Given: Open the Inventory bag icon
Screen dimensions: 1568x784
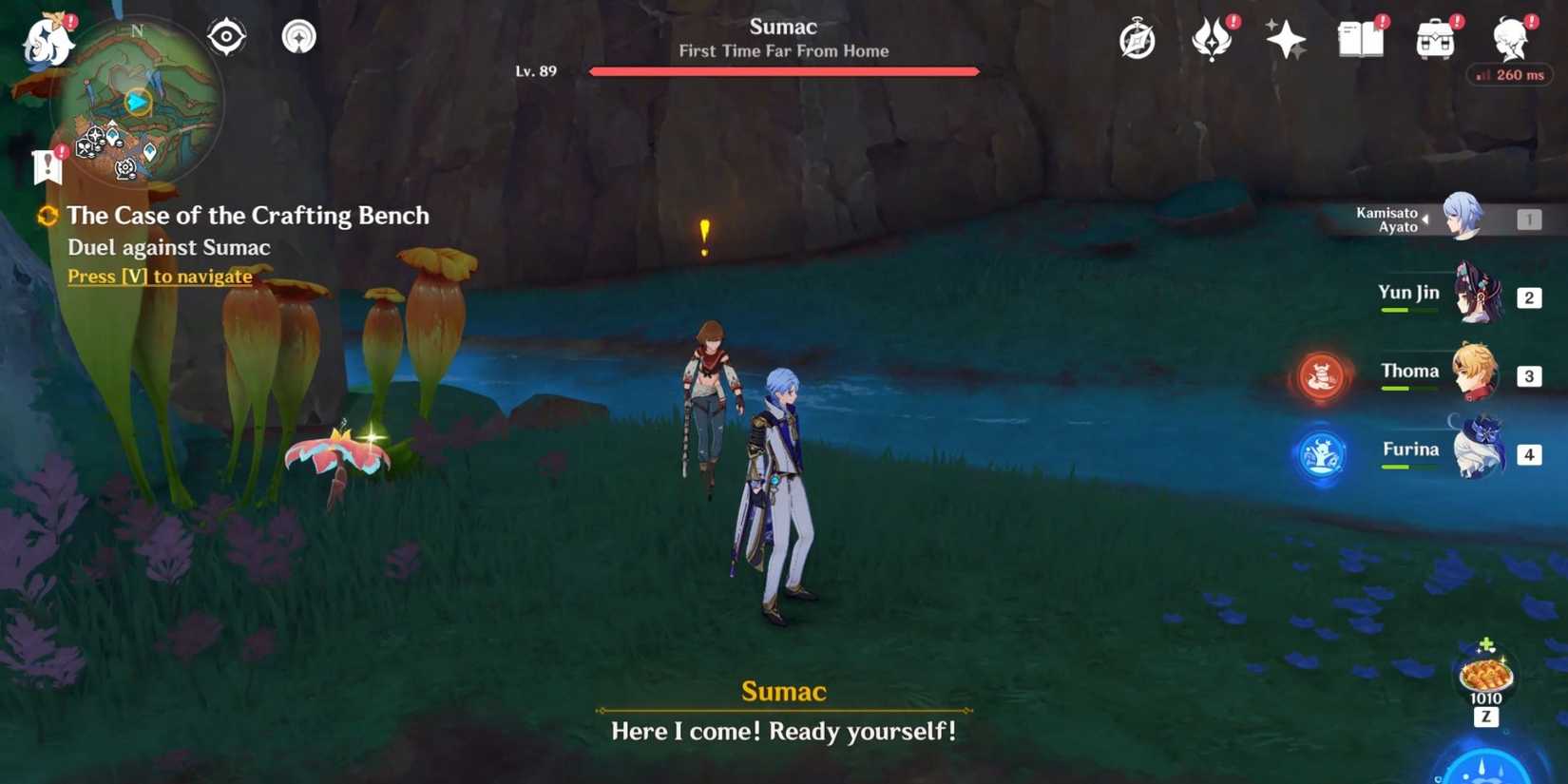Looking at the screenshot, I should (1435, 38).
